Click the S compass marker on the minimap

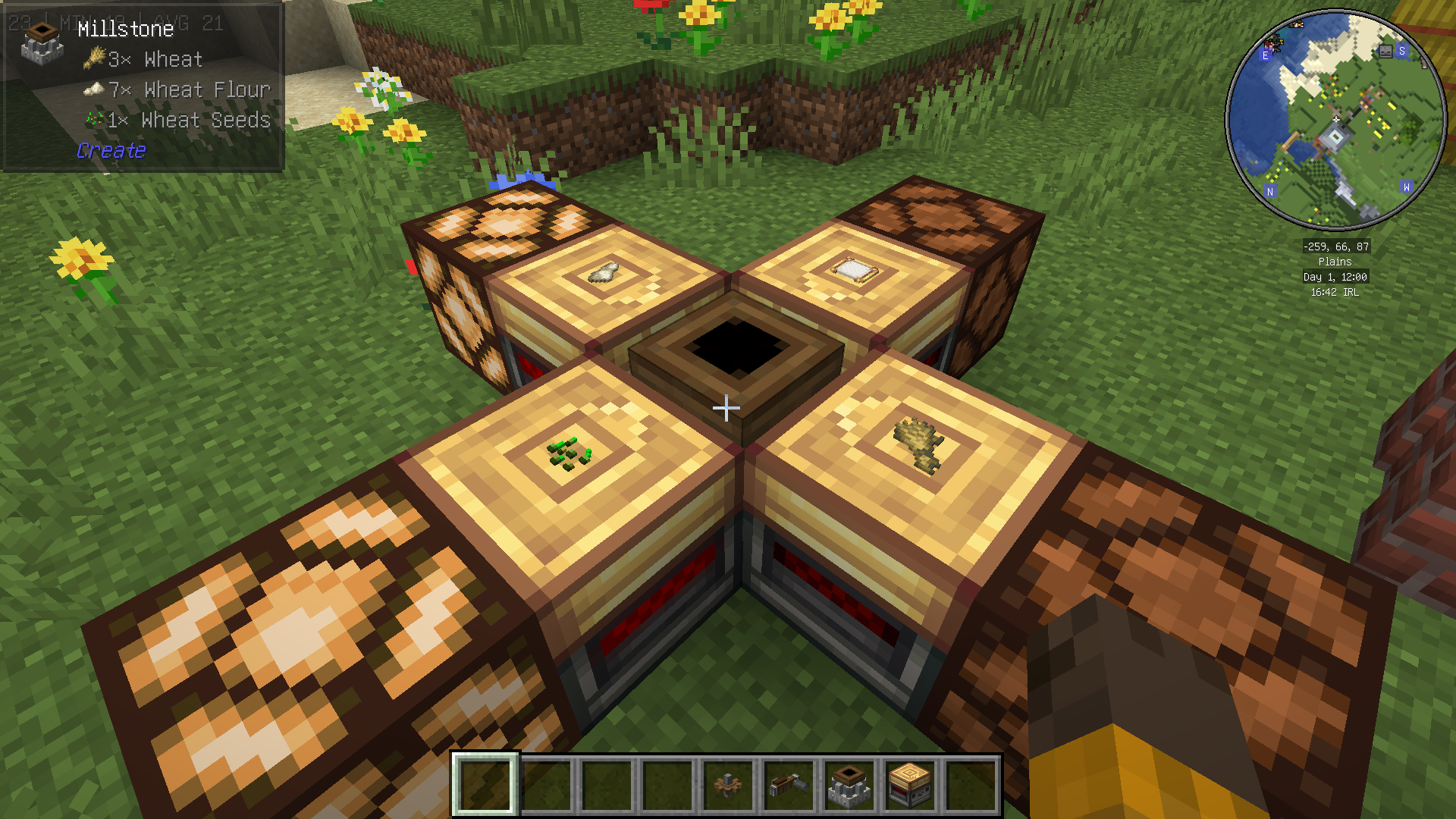point(1402,52)
